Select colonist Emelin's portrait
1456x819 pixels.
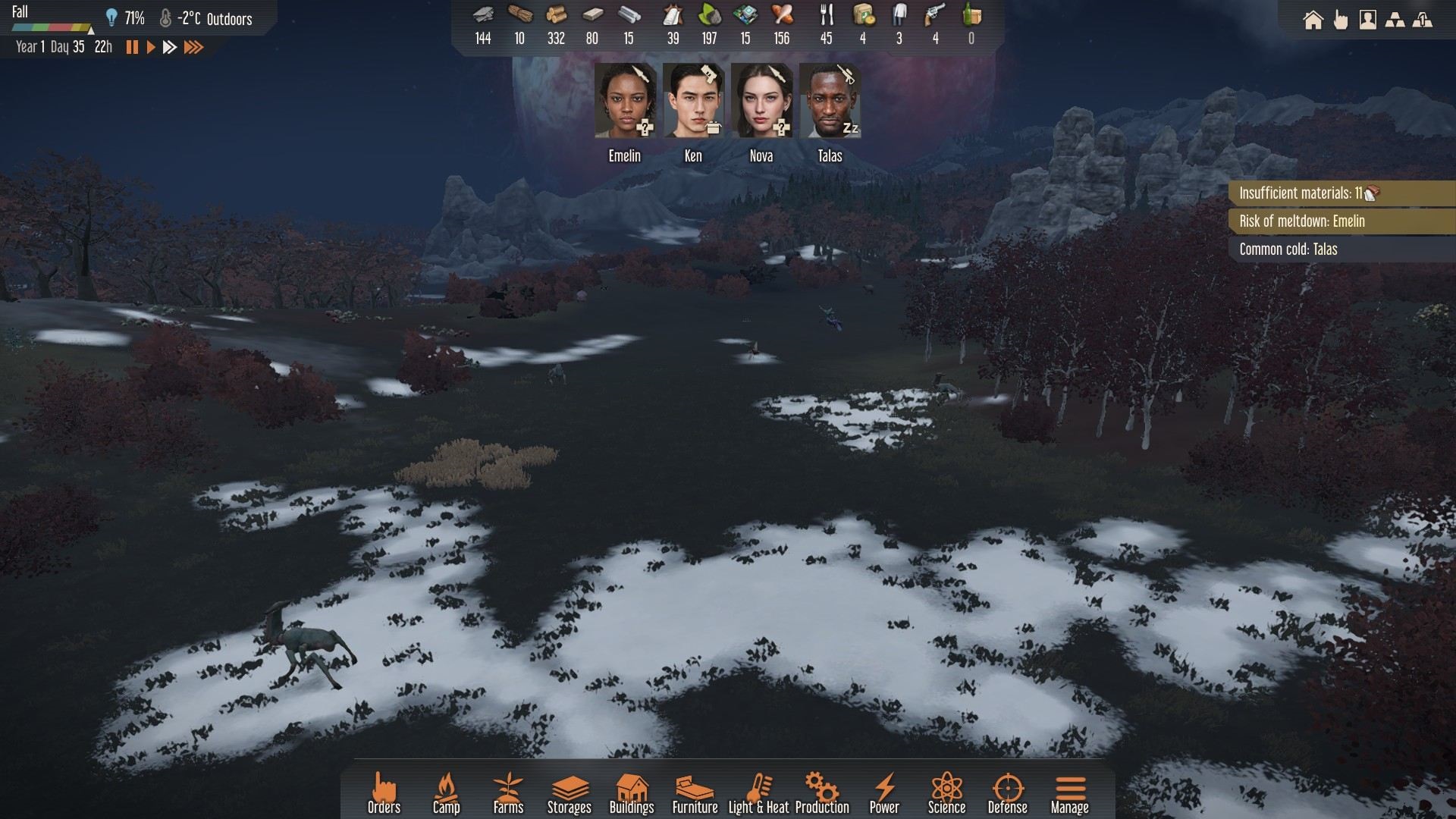[625, 101]
